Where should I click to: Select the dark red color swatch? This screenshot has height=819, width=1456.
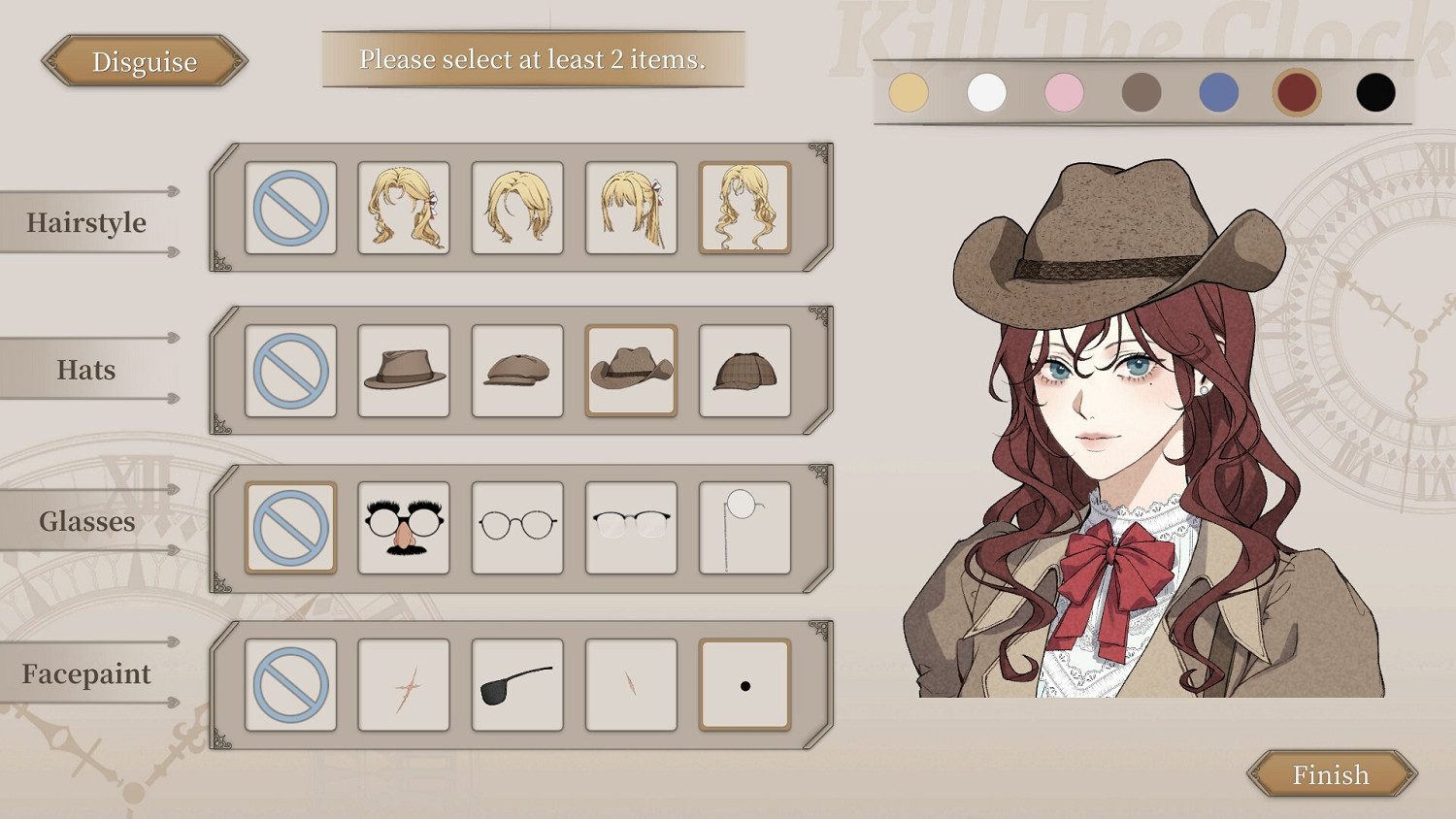(1297, 92)
